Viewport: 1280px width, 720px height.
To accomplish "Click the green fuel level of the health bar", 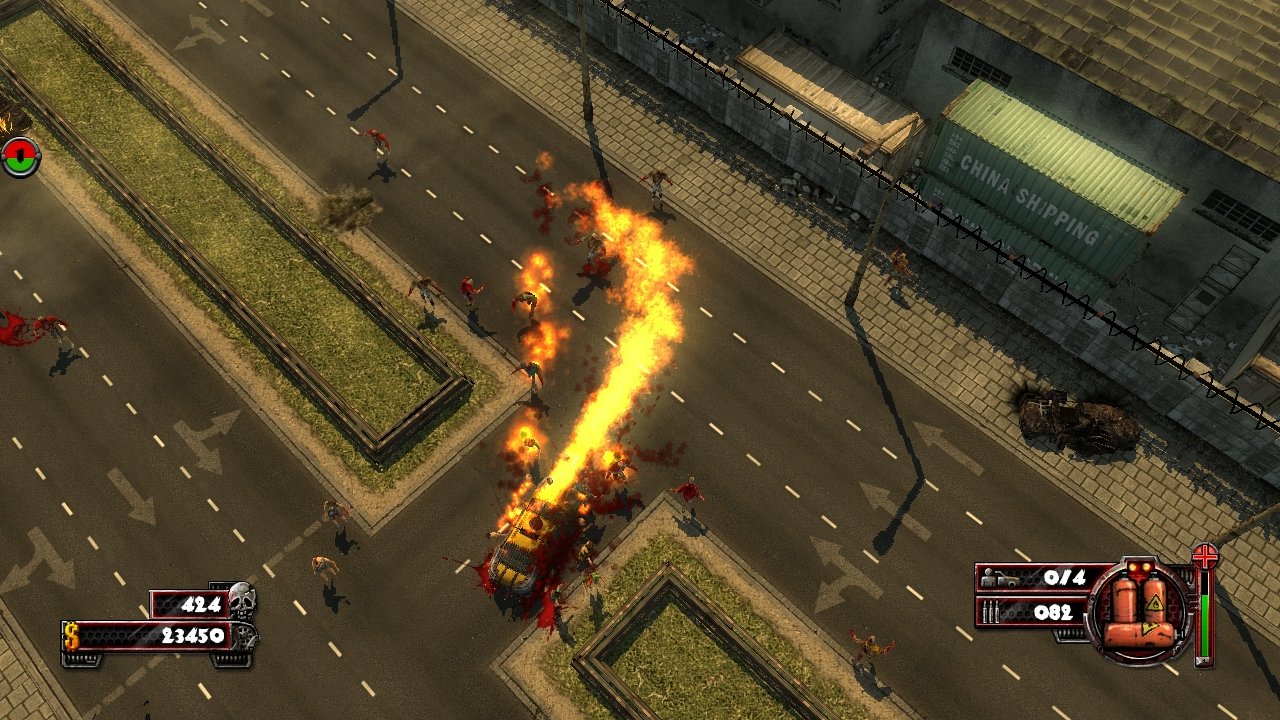I will pos(1205,625).
